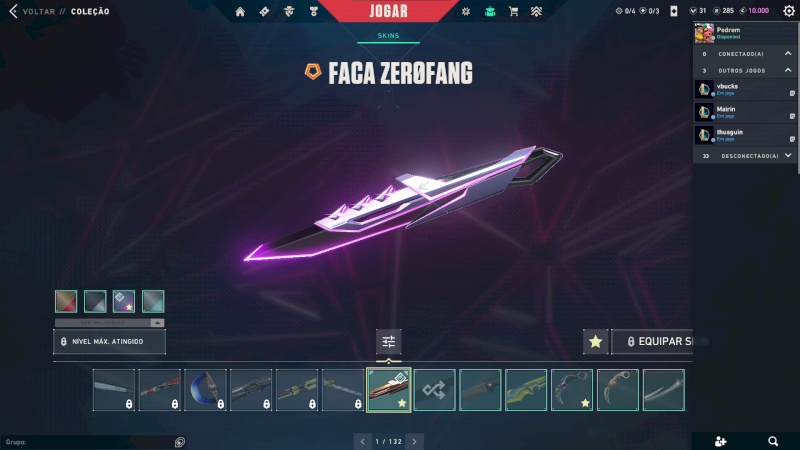Open the add friend button

(x=720, y=441)
